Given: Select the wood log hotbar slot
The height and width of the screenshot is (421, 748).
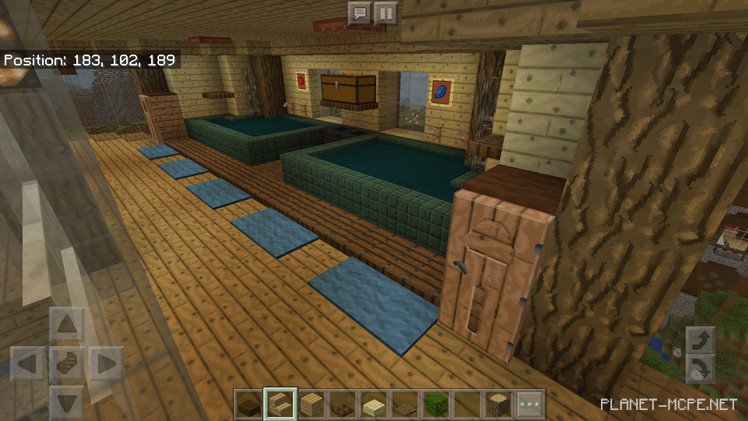Looking at the screenshot, I should (x=498, y=406).
